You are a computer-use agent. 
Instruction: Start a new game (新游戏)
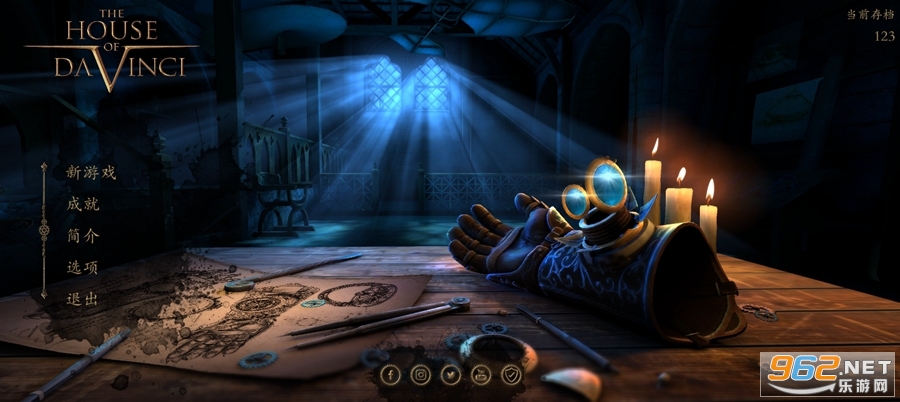91,172
